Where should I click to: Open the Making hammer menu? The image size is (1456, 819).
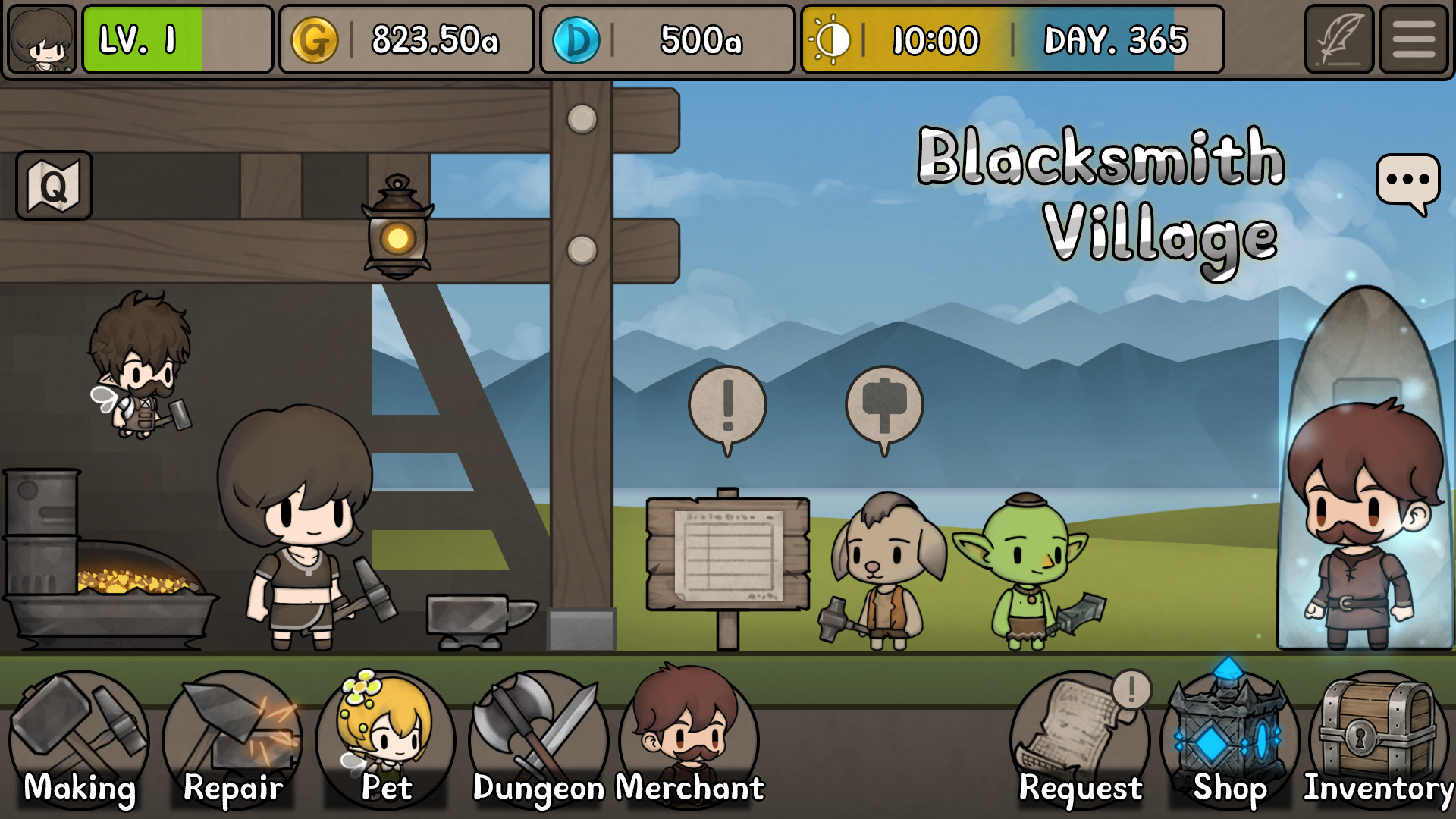(80, 732)
